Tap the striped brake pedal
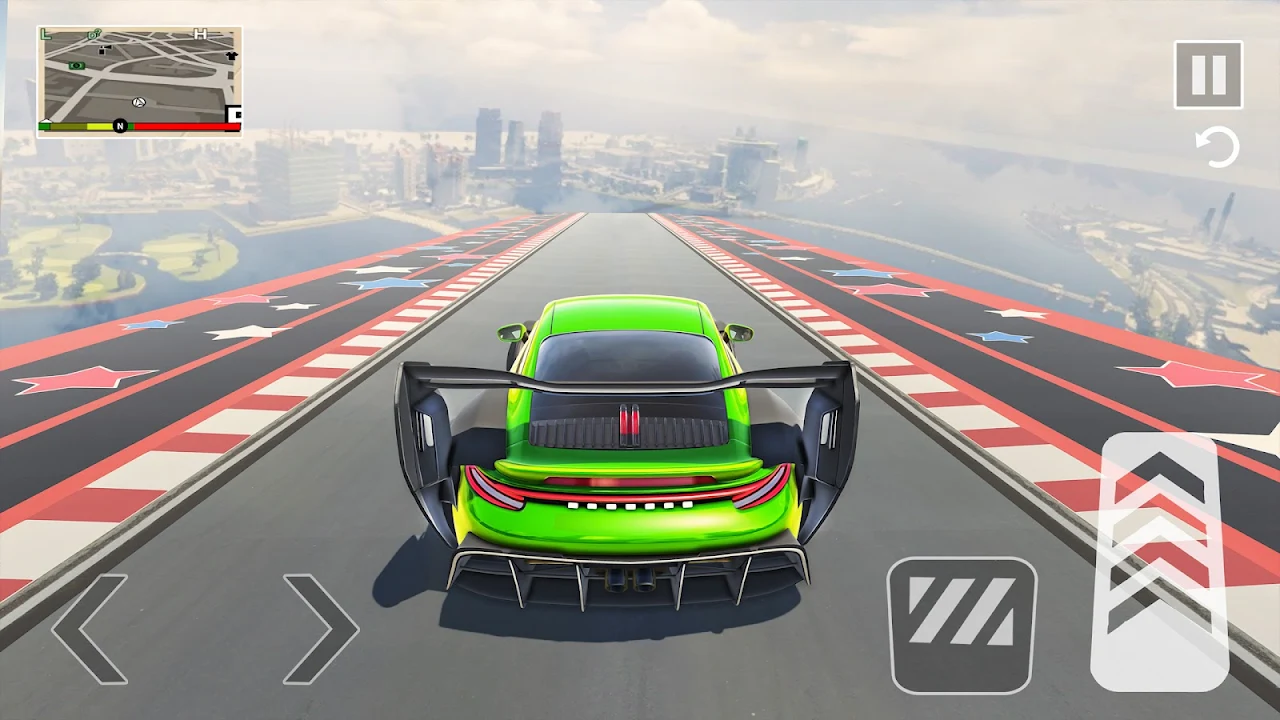 pyautogui.click(x=962, y=625)
